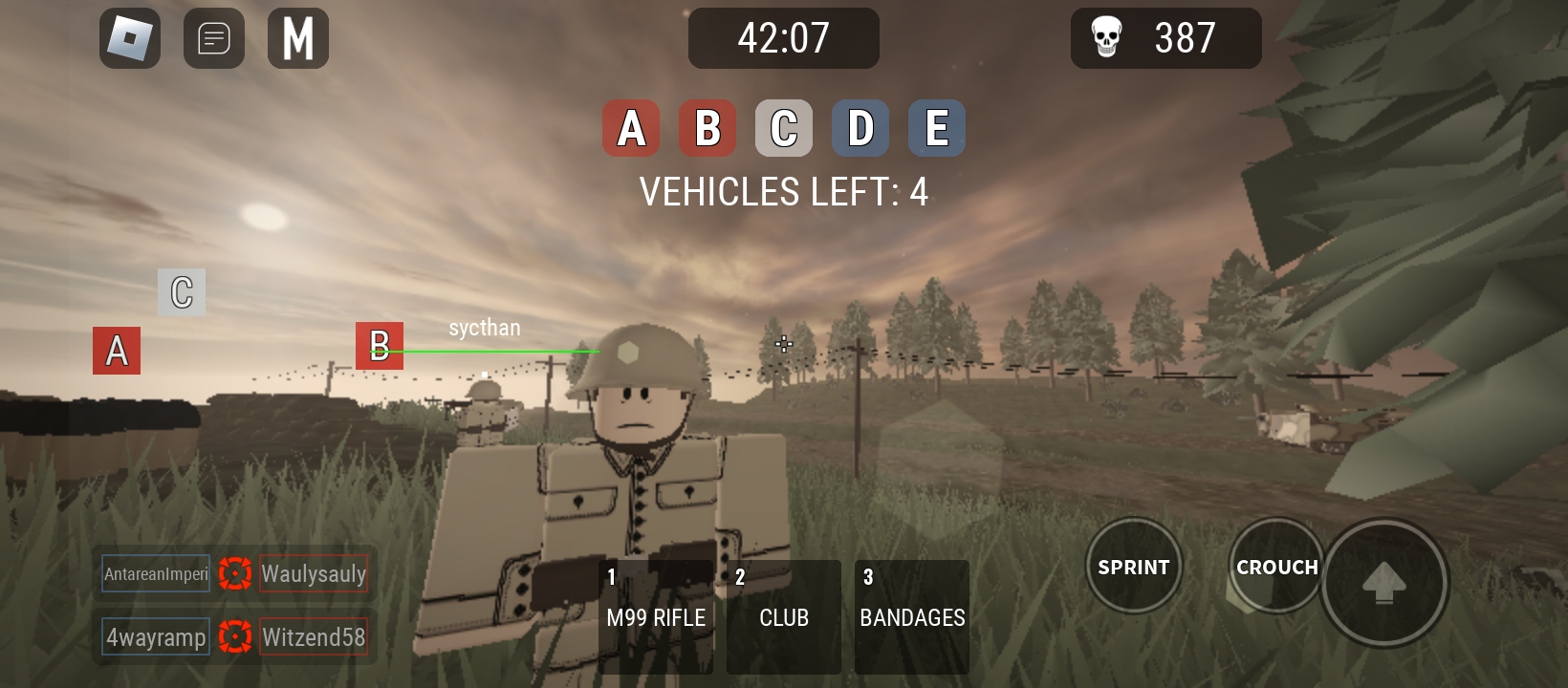Tap the jump arrow button
The width and height of the screenshot is (1568, 688).
[x=1383, y=581]
